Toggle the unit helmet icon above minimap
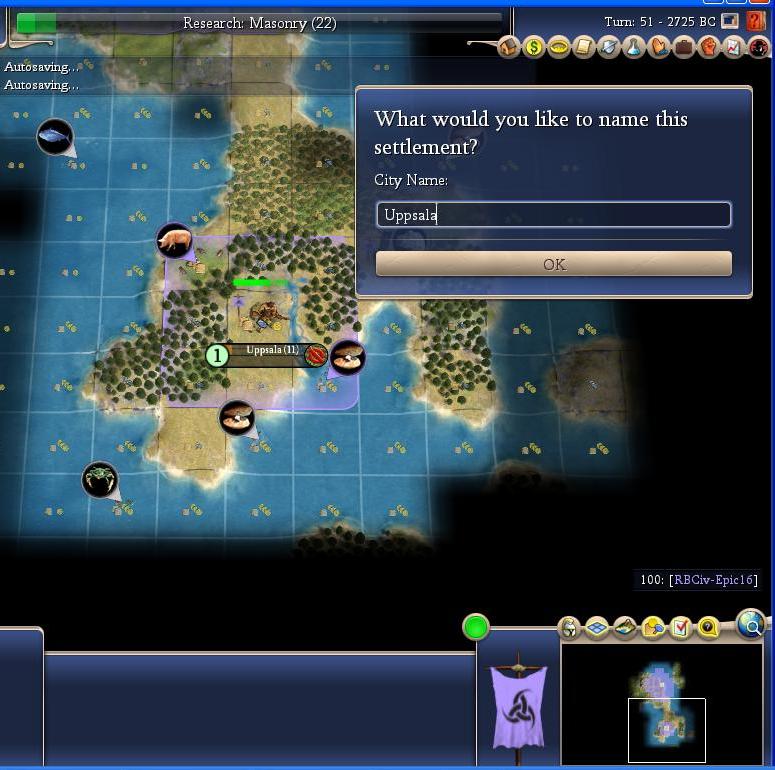This screenshot has height=770, width=775. (569, 628)
